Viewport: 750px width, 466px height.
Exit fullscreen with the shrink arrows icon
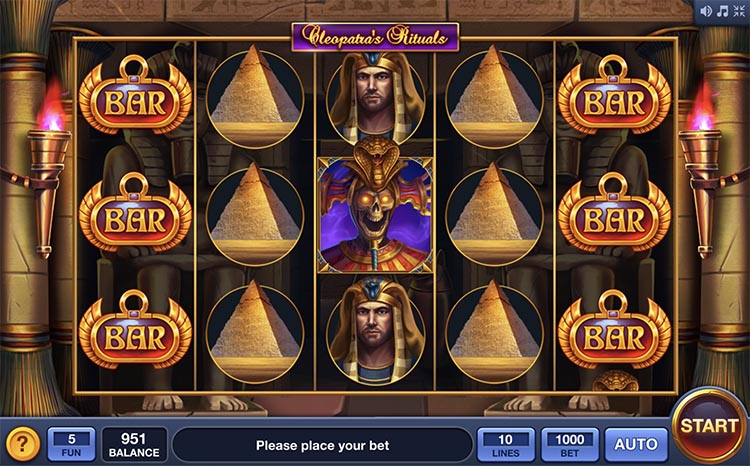(x=738, y=12)
